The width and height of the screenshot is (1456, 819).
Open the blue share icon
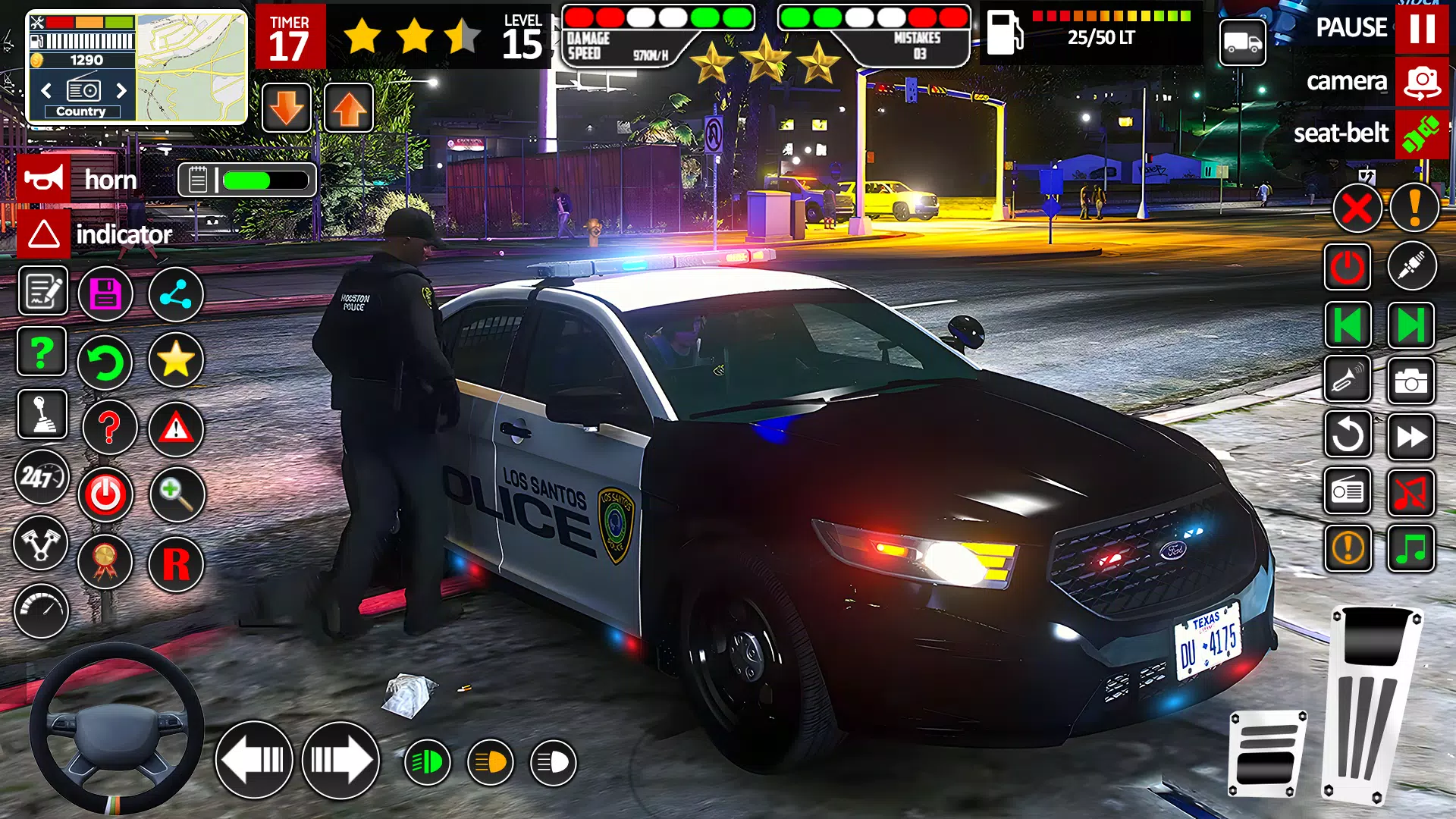176,294
